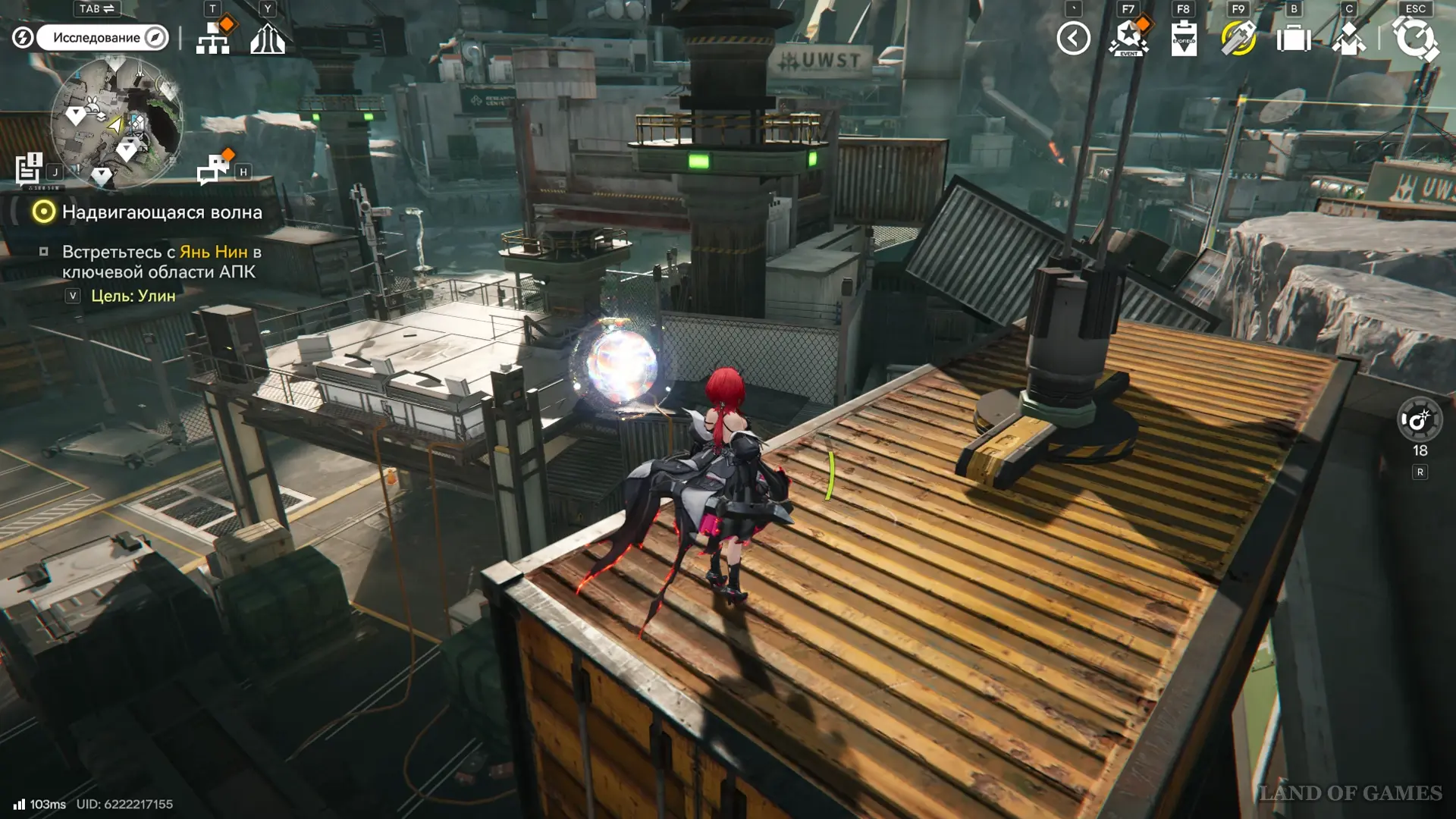The image size is (1456, 819).
Task: Select the Надвигающаяся волна quest tracker
Action: tap(162, 212)
